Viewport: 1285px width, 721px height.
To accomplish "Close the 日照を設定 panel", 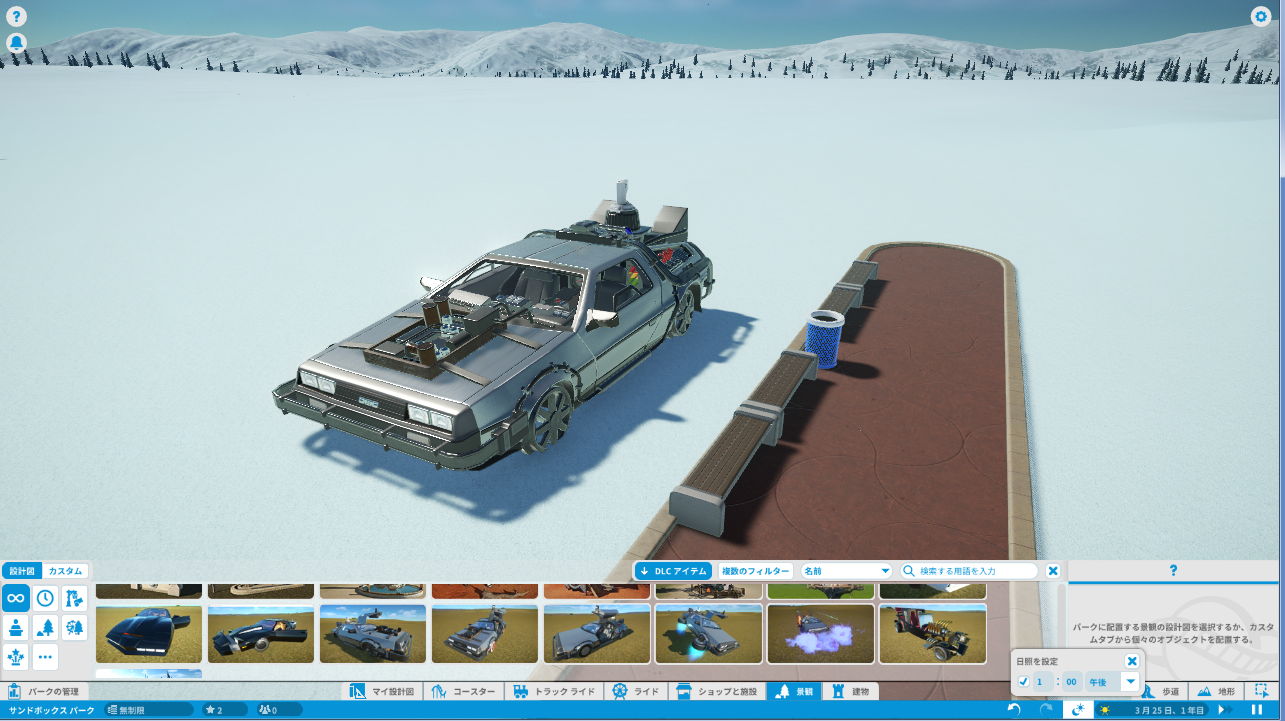I will 1132,661.
